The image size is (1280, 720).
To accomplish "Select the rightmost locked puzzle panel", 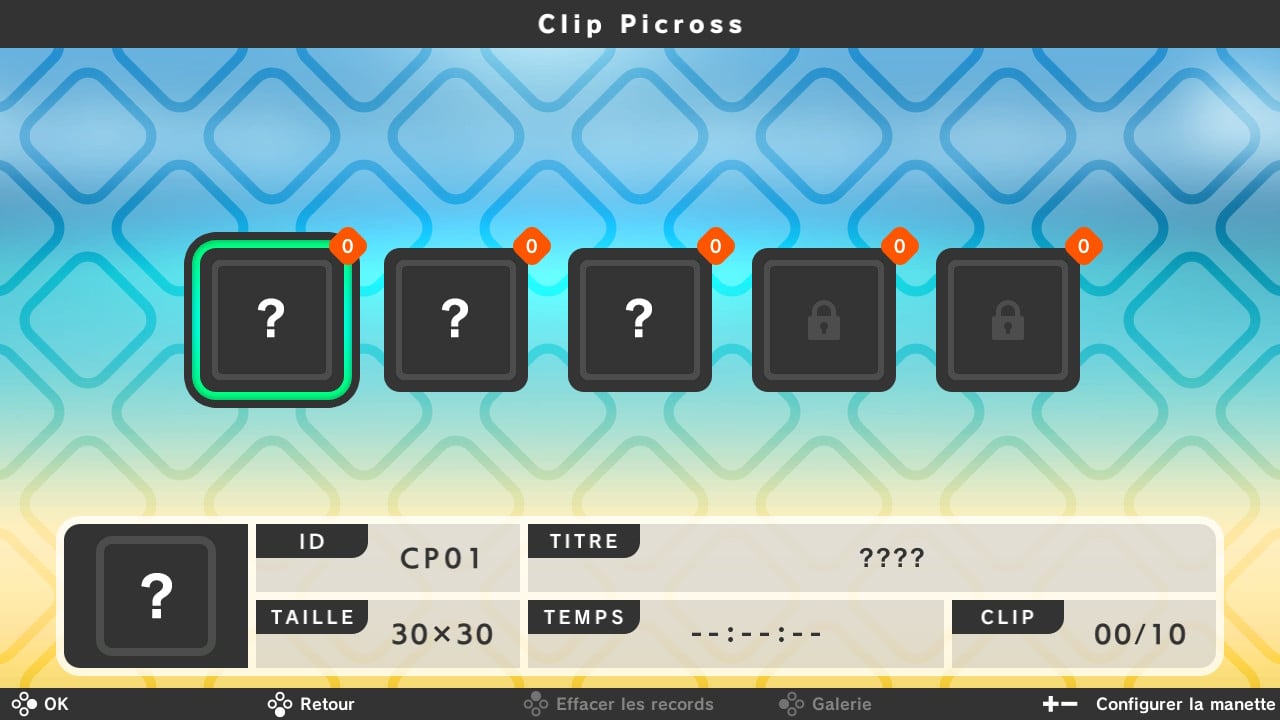I will pyautogui.click(x=1007, y=319).
